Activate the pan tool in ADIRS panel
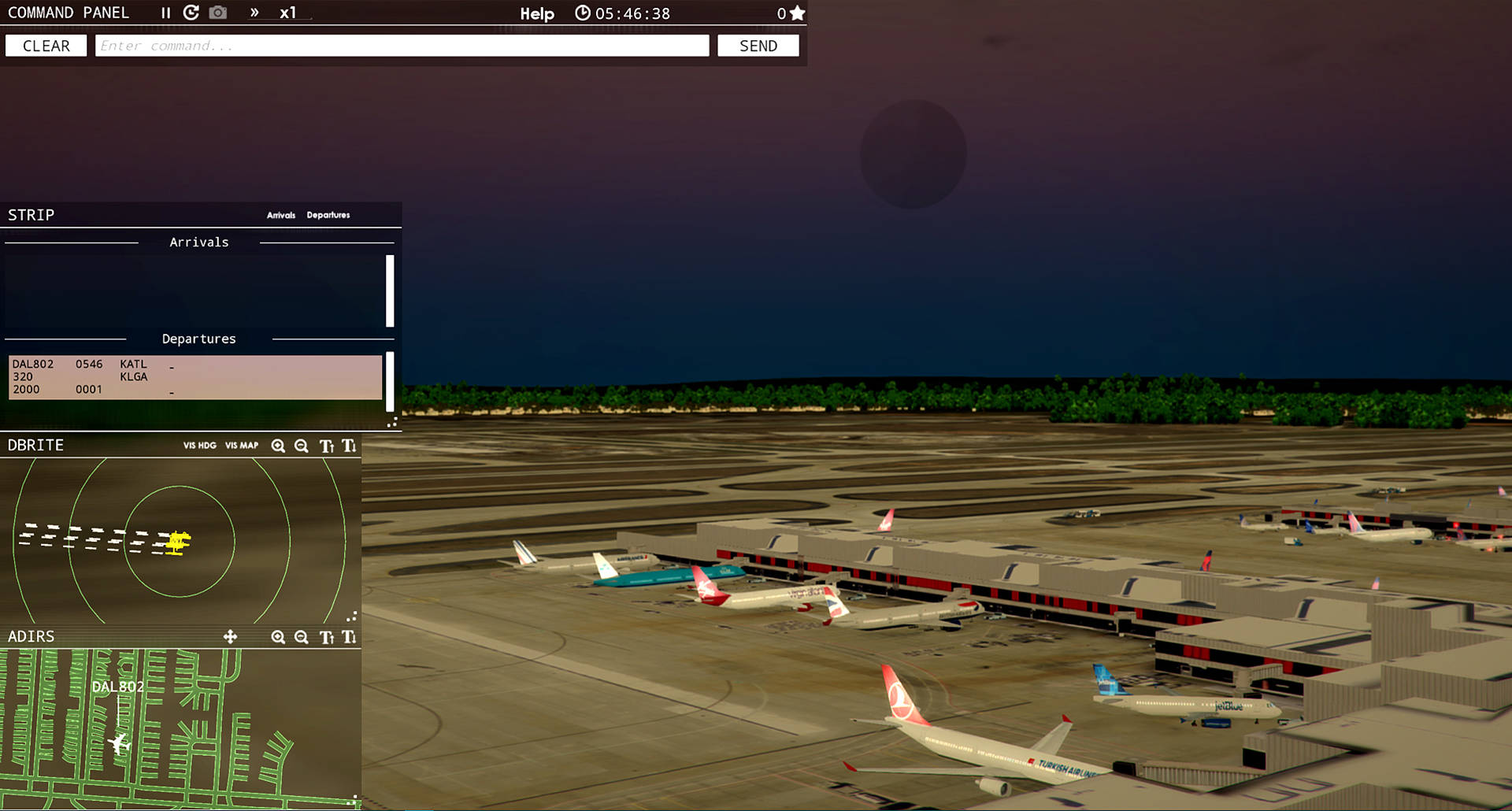Viewport: 1512px width, 811px height. click(231, 637)
